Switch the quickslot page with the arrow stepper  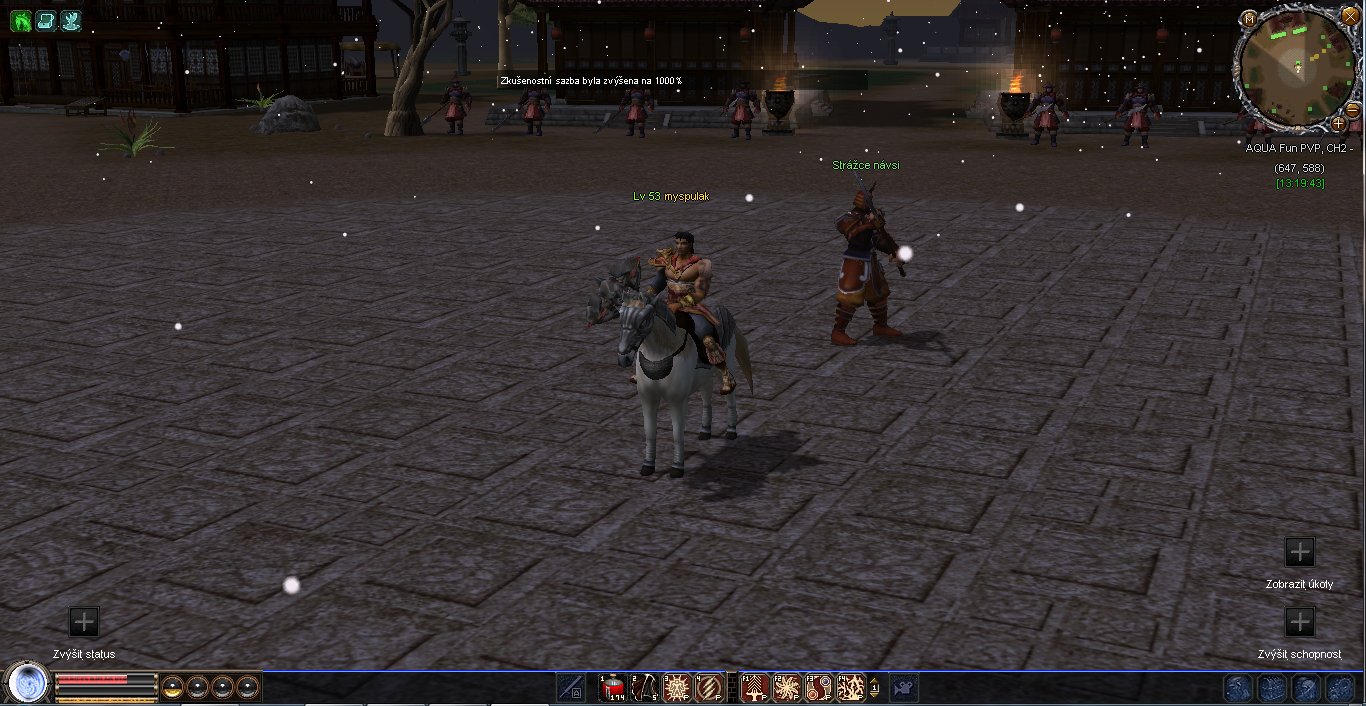tap(876, 688)
